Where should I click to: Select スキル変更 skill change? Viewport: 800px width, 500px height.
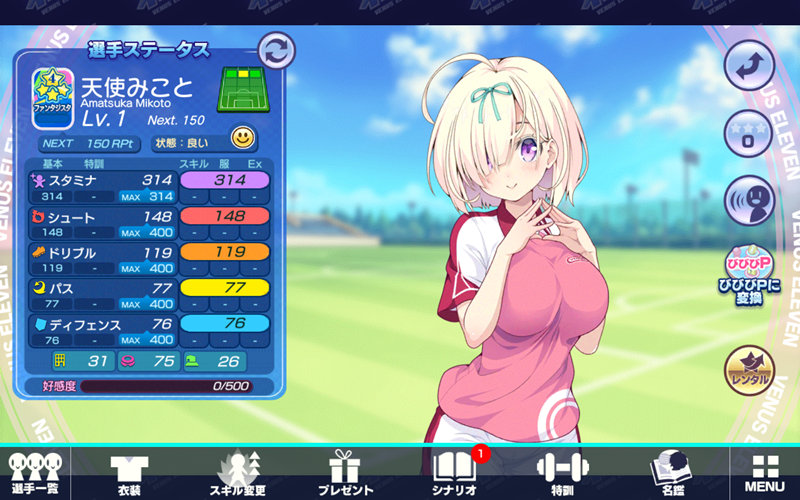[x=237, y=472]
